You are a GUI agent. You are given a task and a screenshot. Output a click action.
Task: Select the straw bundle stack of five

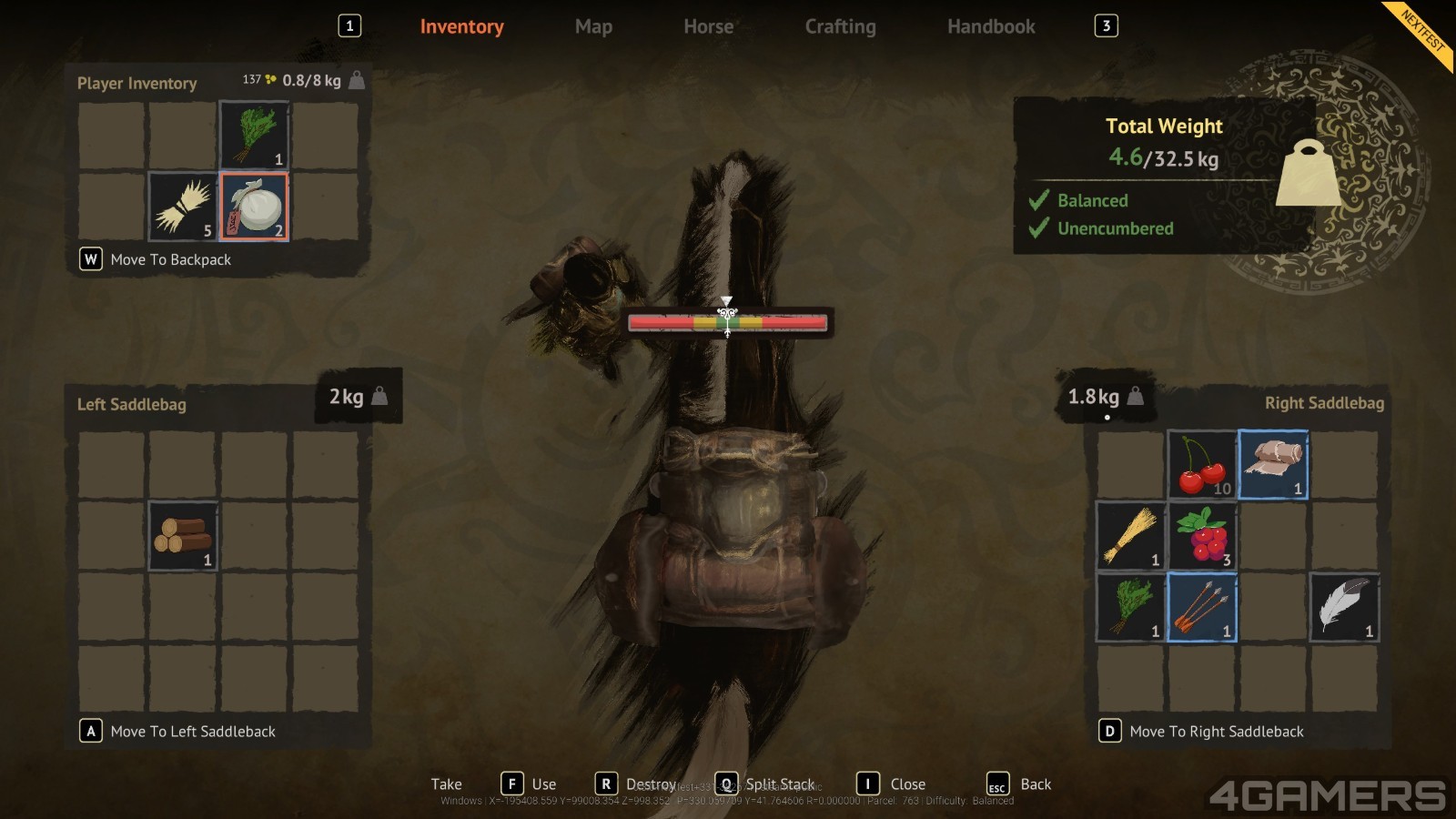pos(183,207)
